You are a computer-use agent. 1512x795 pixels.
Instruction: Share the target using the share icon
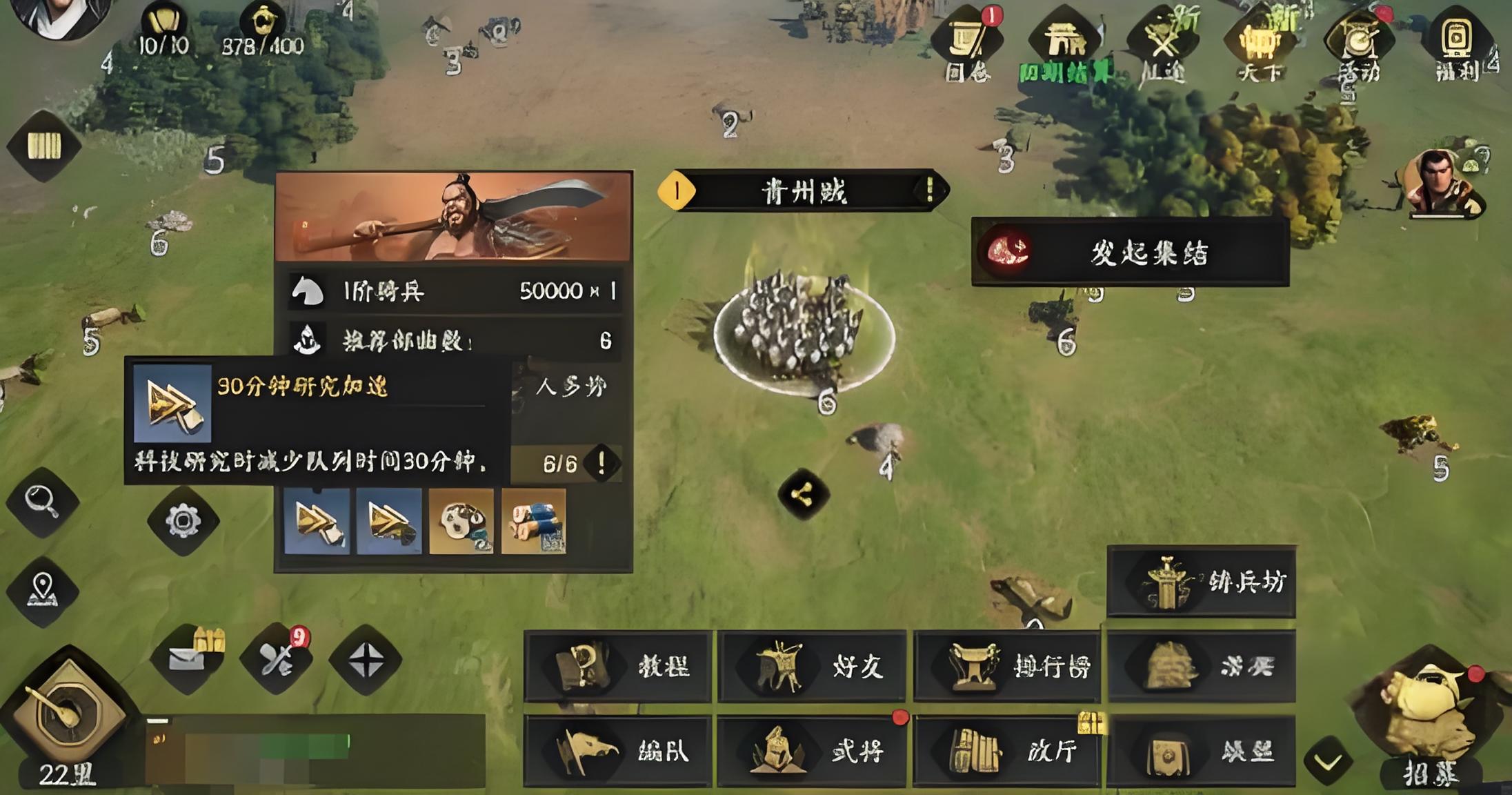[x=803, y=494]
